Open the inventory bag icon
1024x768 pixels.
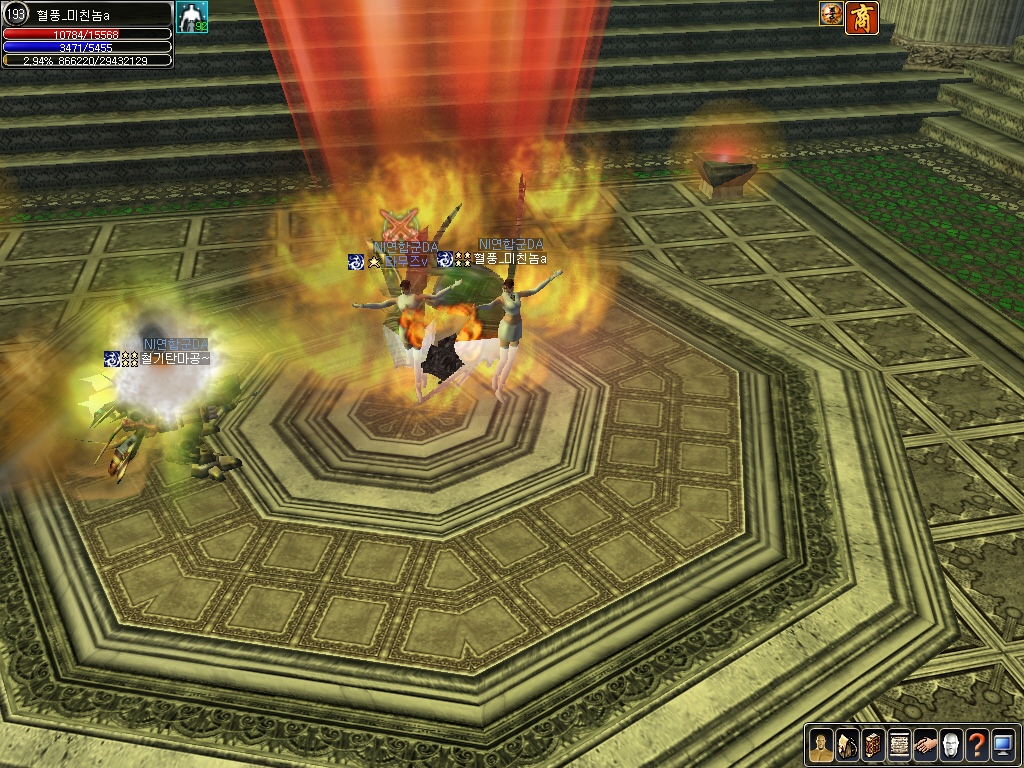pyautogui.click(x=847, y=745)
